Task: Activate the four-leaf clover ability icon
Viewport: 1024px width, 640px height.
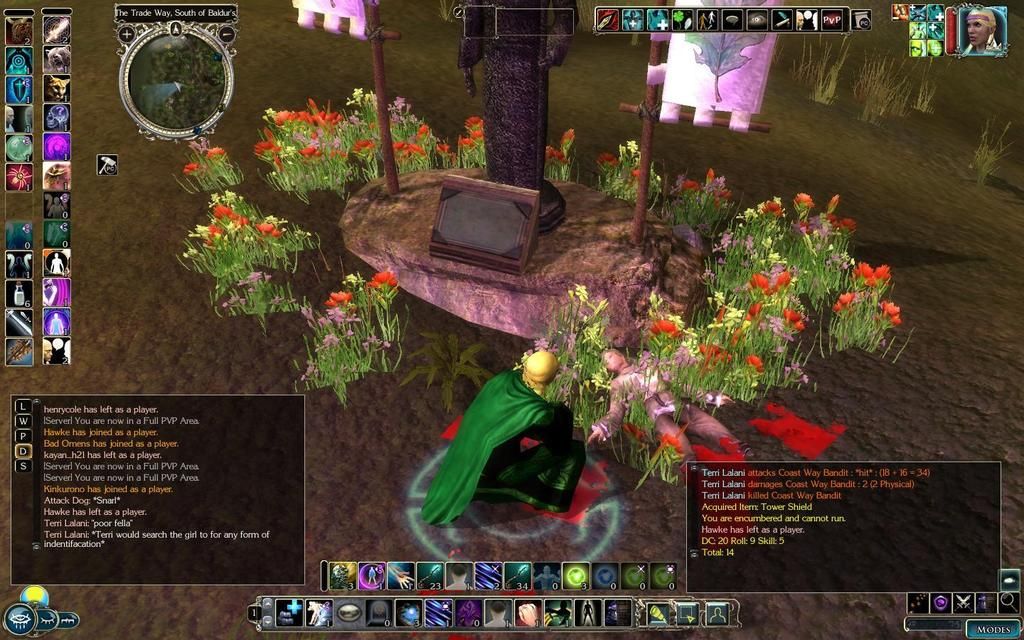Action: tap(683, 19)
